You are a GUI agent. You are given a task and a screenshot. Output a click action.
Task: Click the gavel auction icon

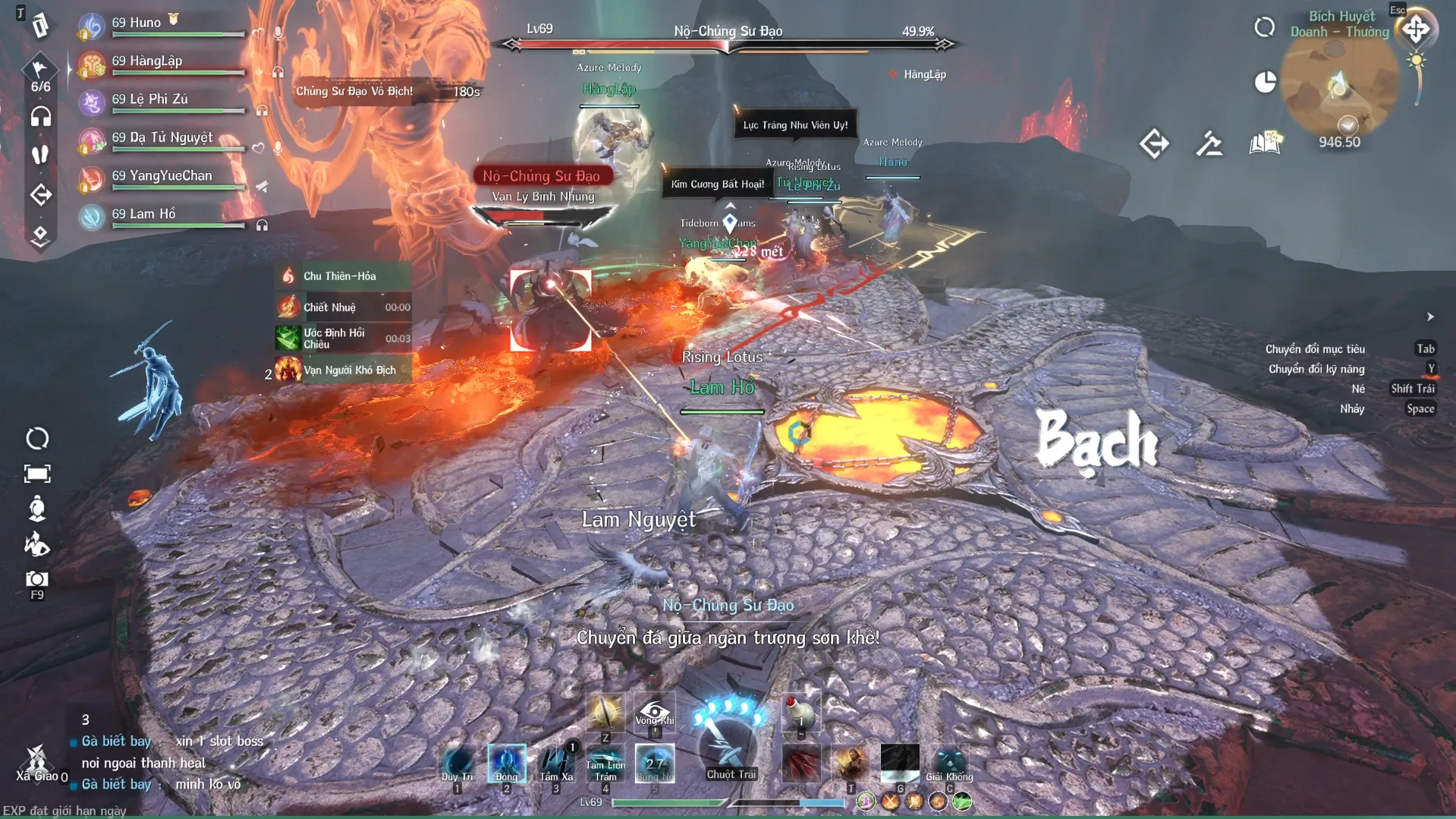[1209, 143]
